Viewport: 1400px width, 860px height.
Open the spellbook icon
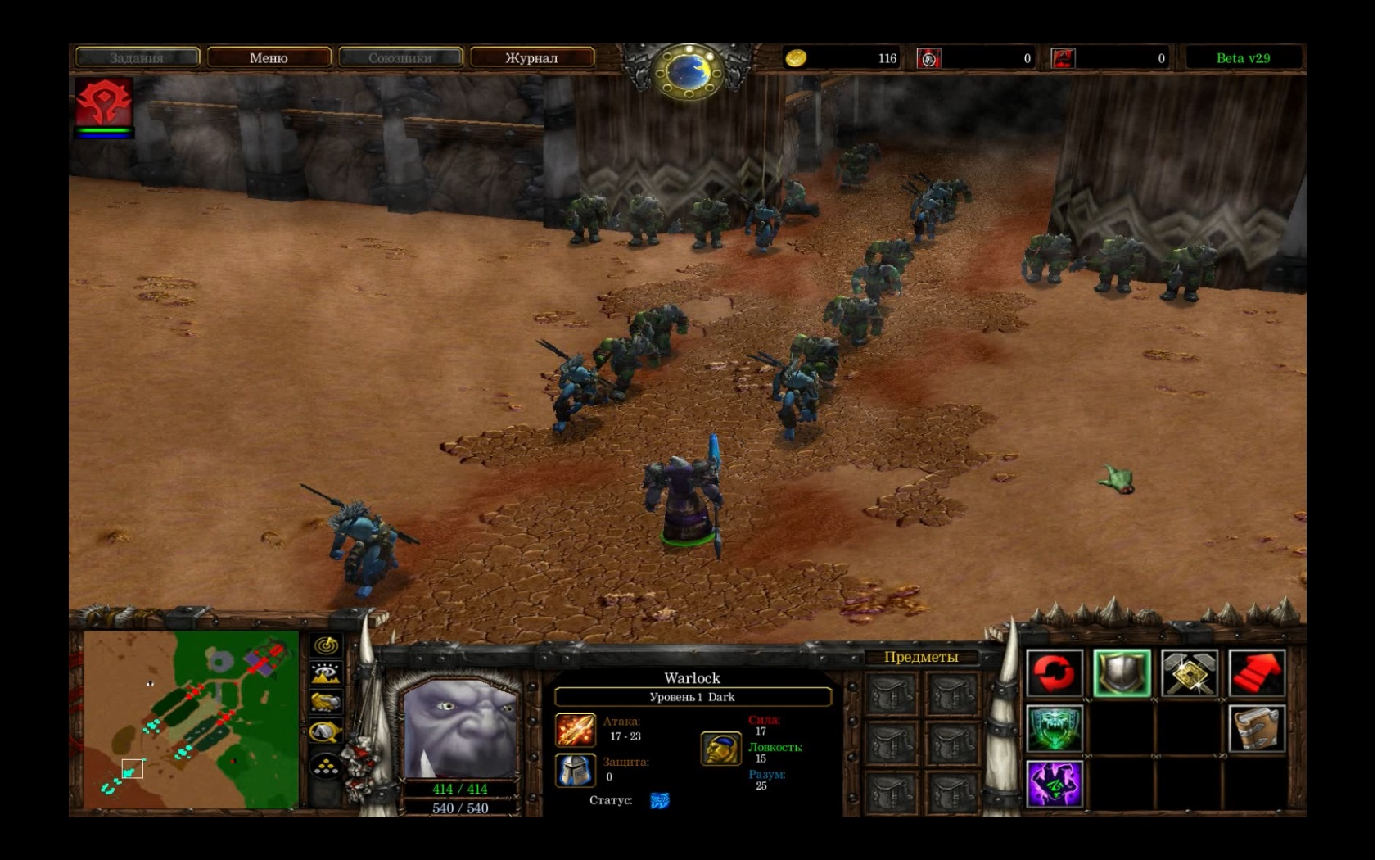coord(1257,729)
